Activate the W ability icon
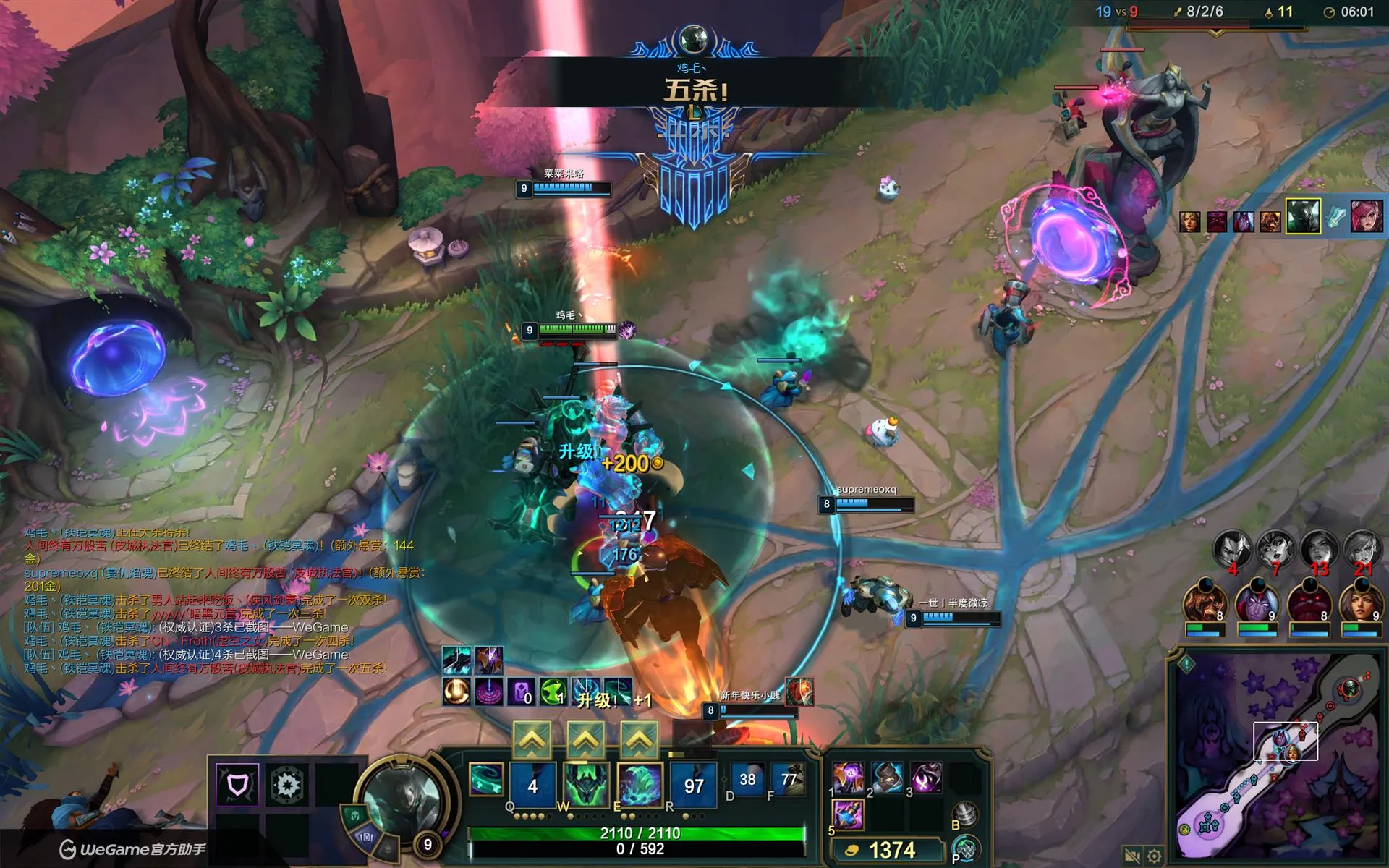 tap(586, 785)
